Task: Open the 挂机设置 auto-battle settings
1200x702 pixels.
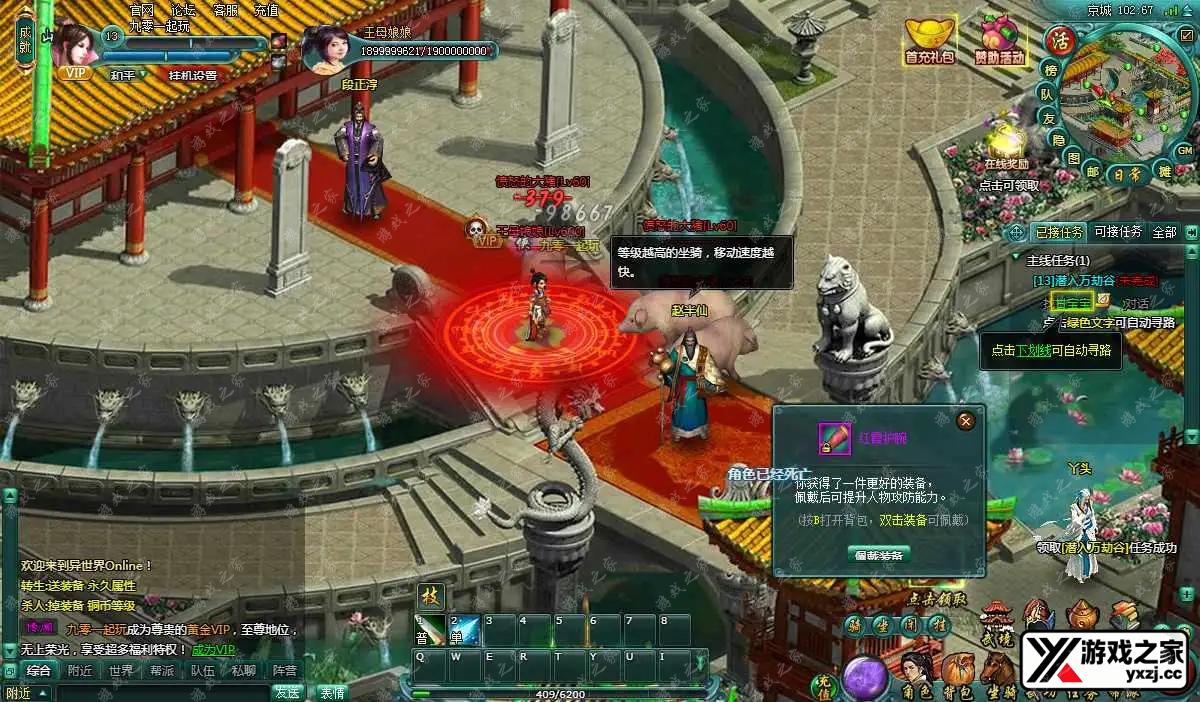Action: [x=192, y=75]
